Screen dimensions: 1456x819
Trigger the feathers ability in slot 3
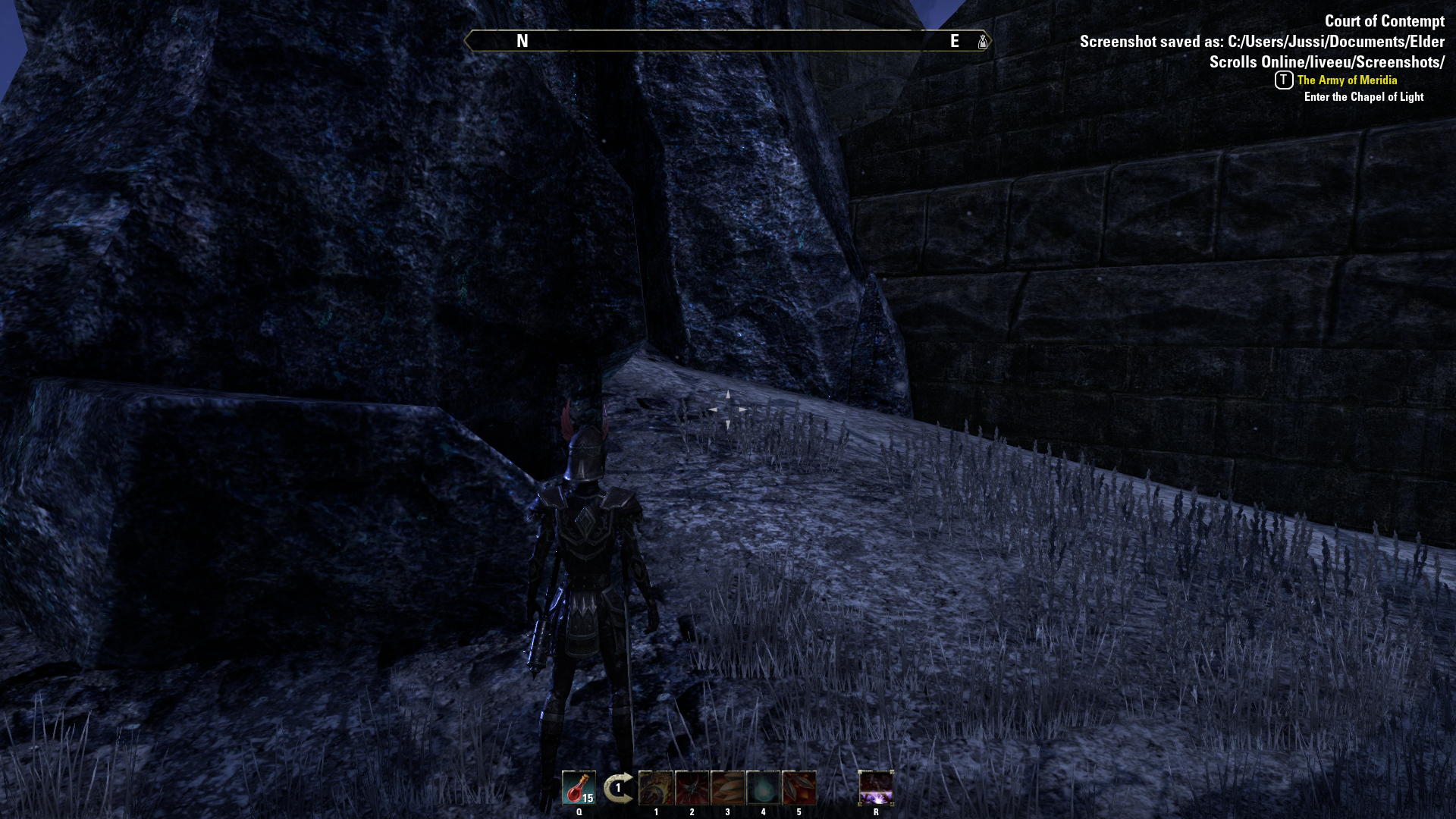pyautogui.click(x=726, y=789)
